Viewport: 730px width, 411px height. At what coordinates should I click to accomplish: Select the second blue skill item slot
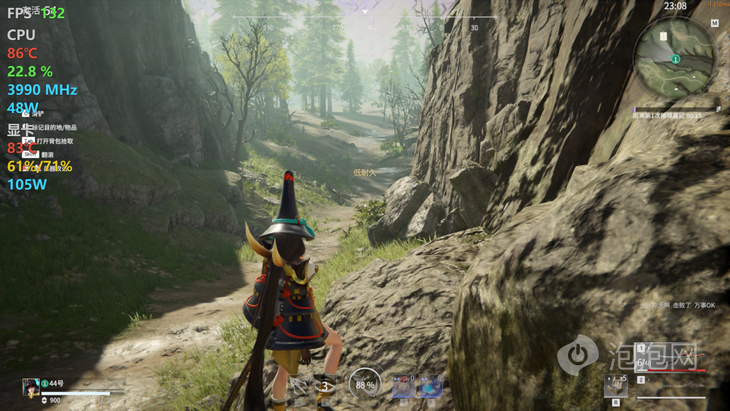coord(430,385)
